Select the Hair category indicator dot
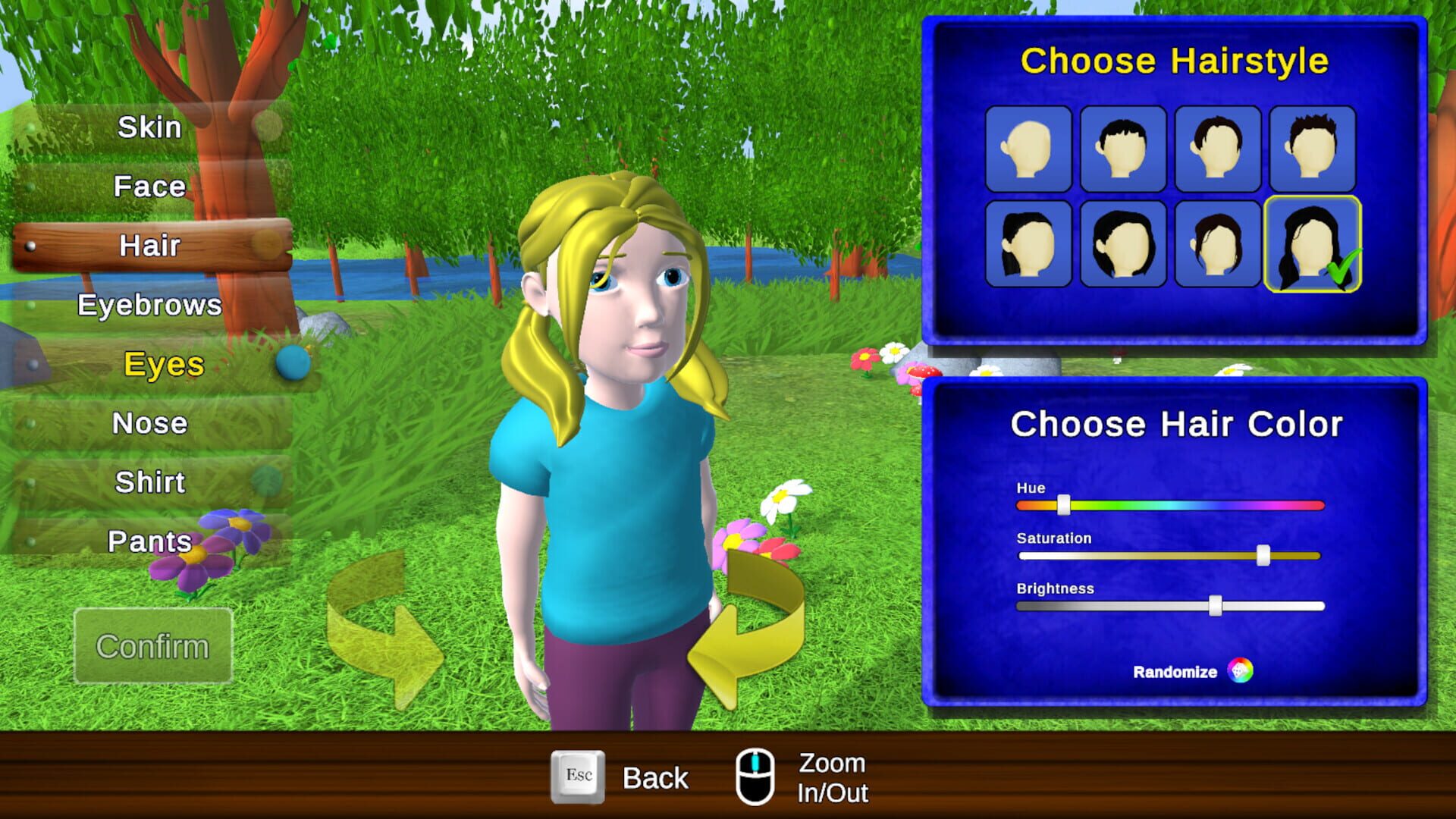Viewport: 1456px width, 819px height. point(30,246)
